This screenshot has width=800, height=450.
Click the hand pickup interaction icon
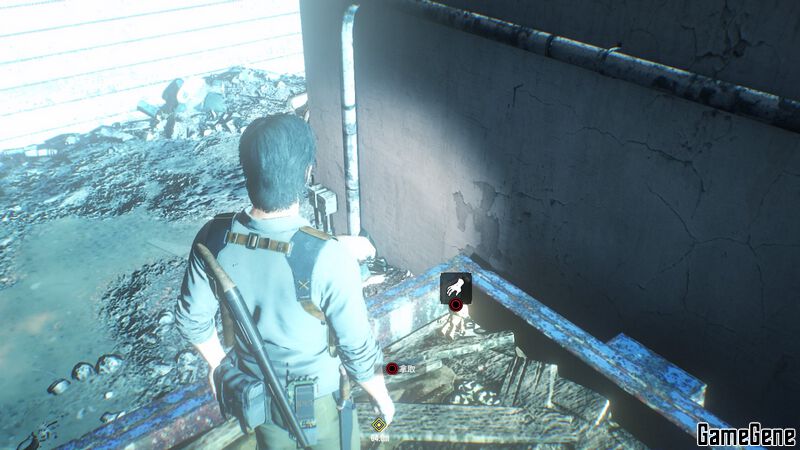455,286
